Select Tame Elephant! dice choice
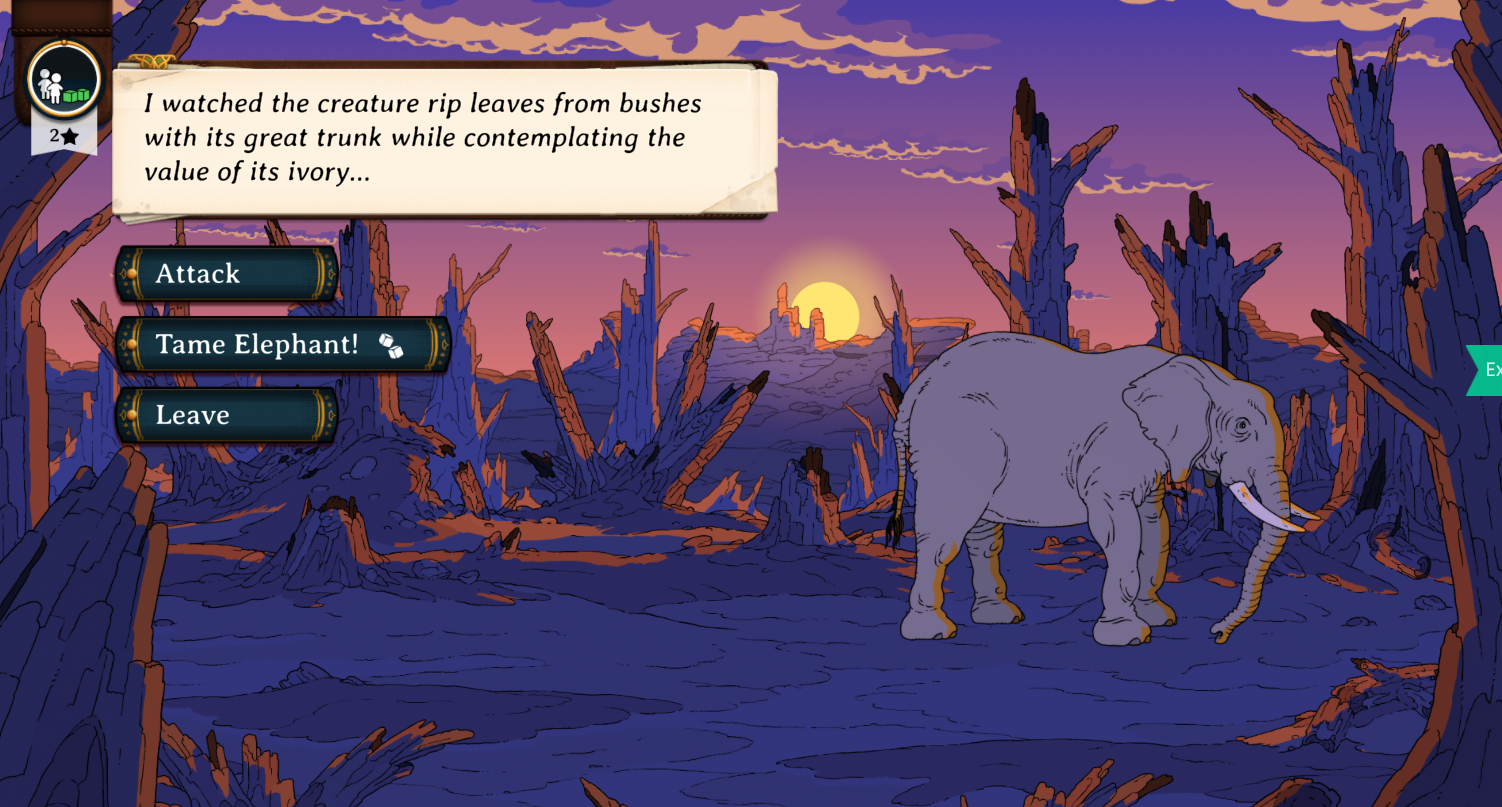This screenshot has height=807, width=1502. pos(283,345)
